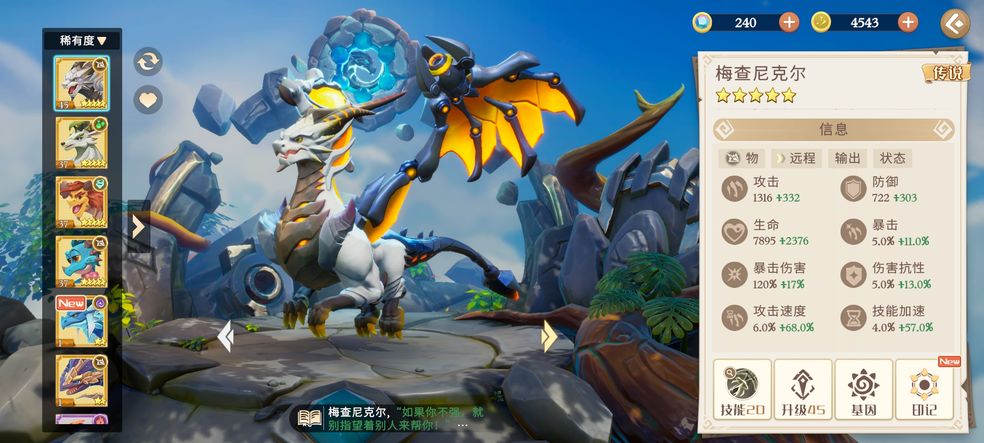Click the circular refresh arrows icon
Image resolution: width=984 pixels, height=443 pixels.
(148, 61)
